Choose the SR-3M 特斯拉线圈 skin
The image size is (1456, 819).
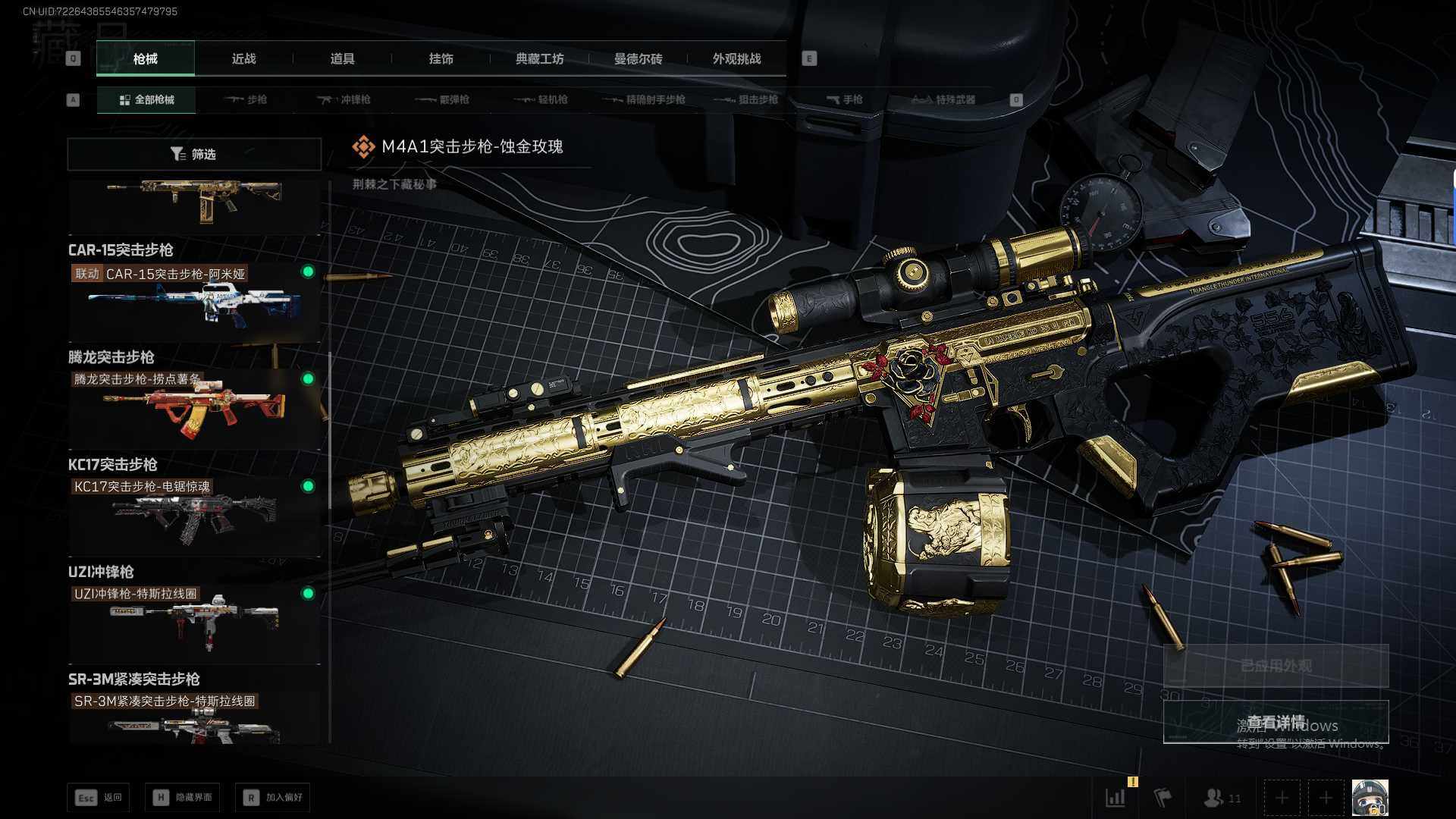click(x=193, y=720)
